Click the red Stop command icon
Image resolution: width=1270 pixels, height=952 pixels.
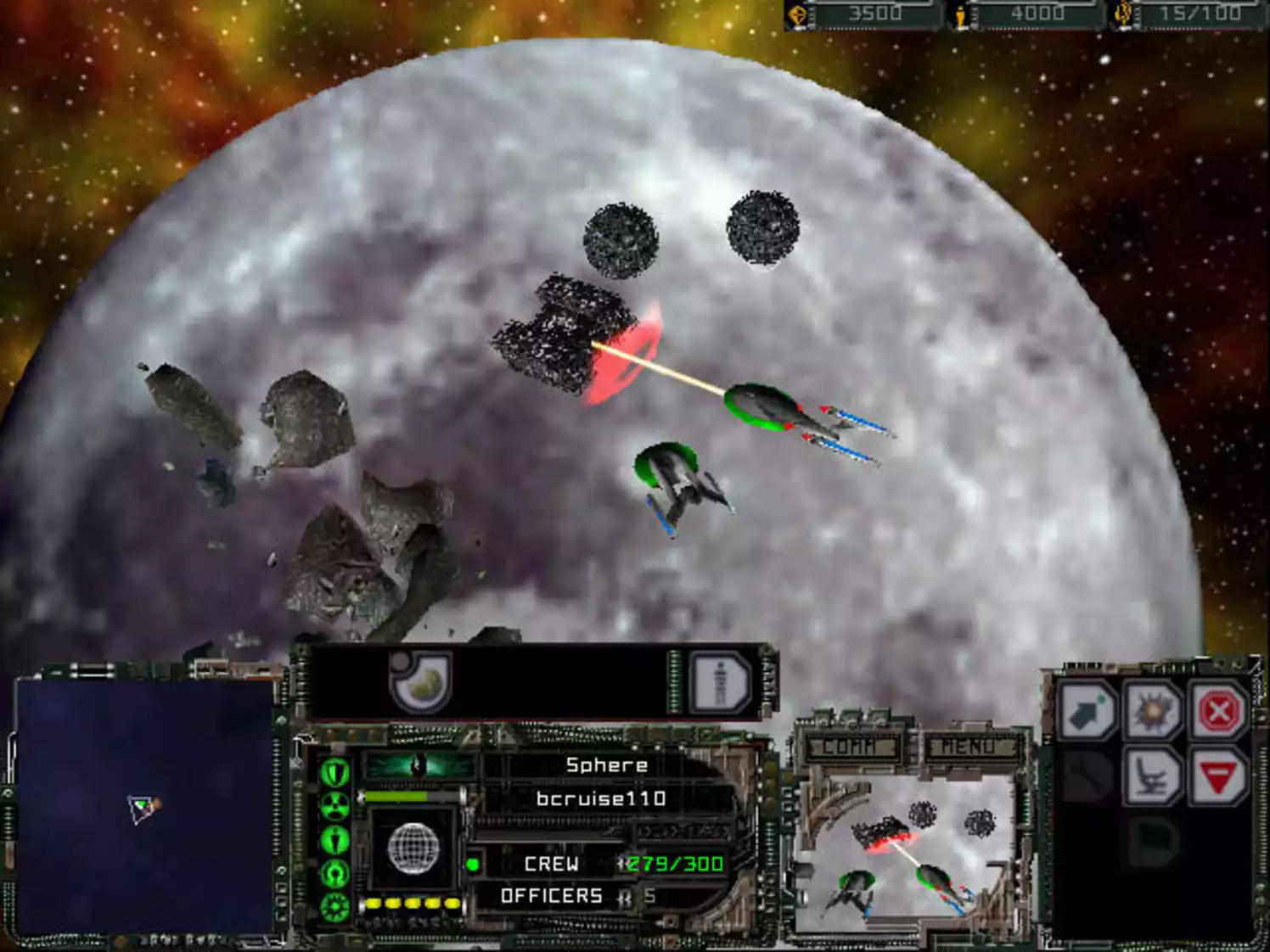(1217, 710)
